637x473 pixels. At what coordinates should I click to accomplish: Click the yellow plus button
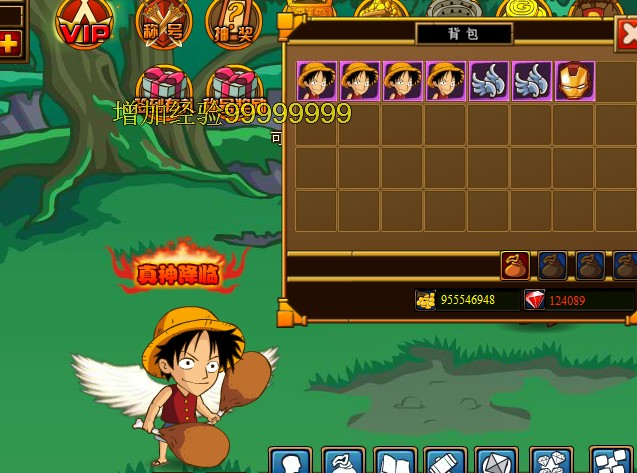pos(9,43)
